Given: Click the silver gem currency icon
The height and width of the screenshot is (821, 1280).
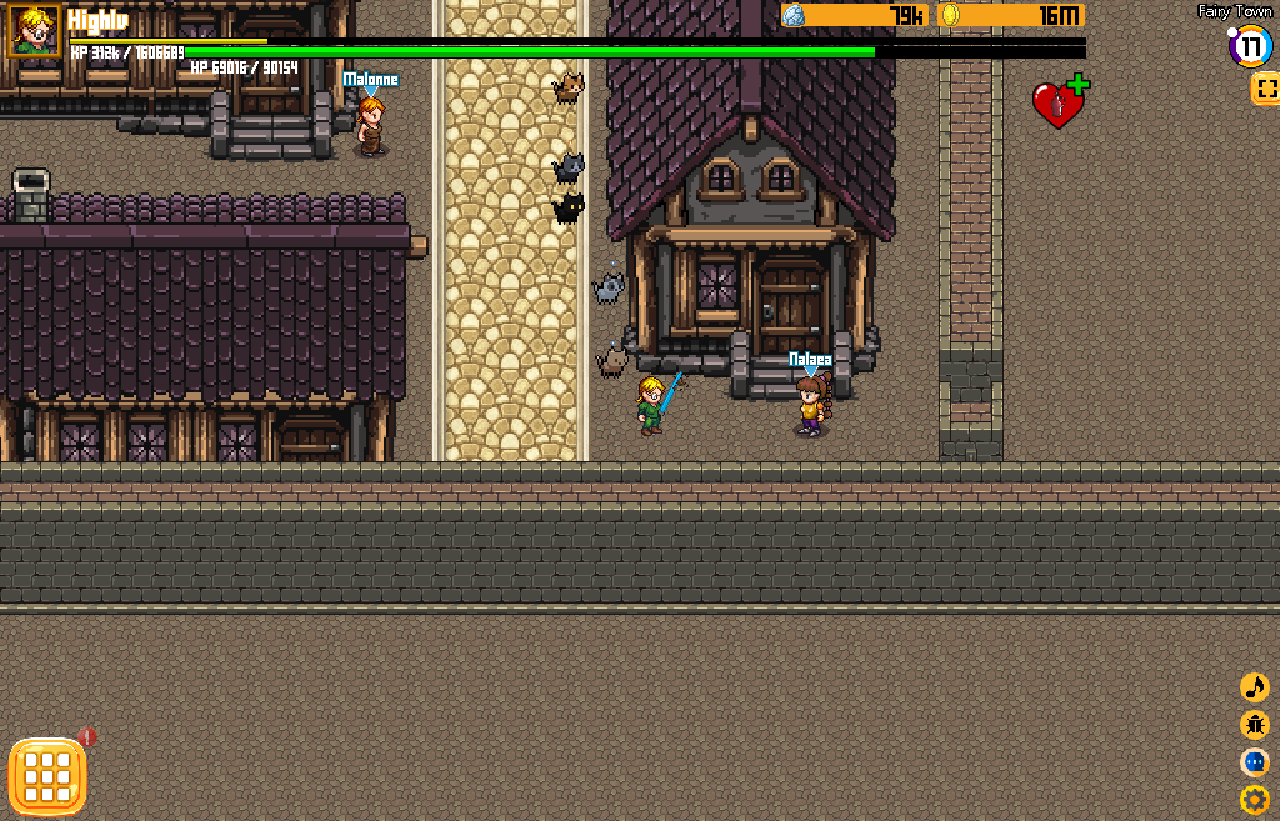Looking at the screenshot, I should 793,15.
